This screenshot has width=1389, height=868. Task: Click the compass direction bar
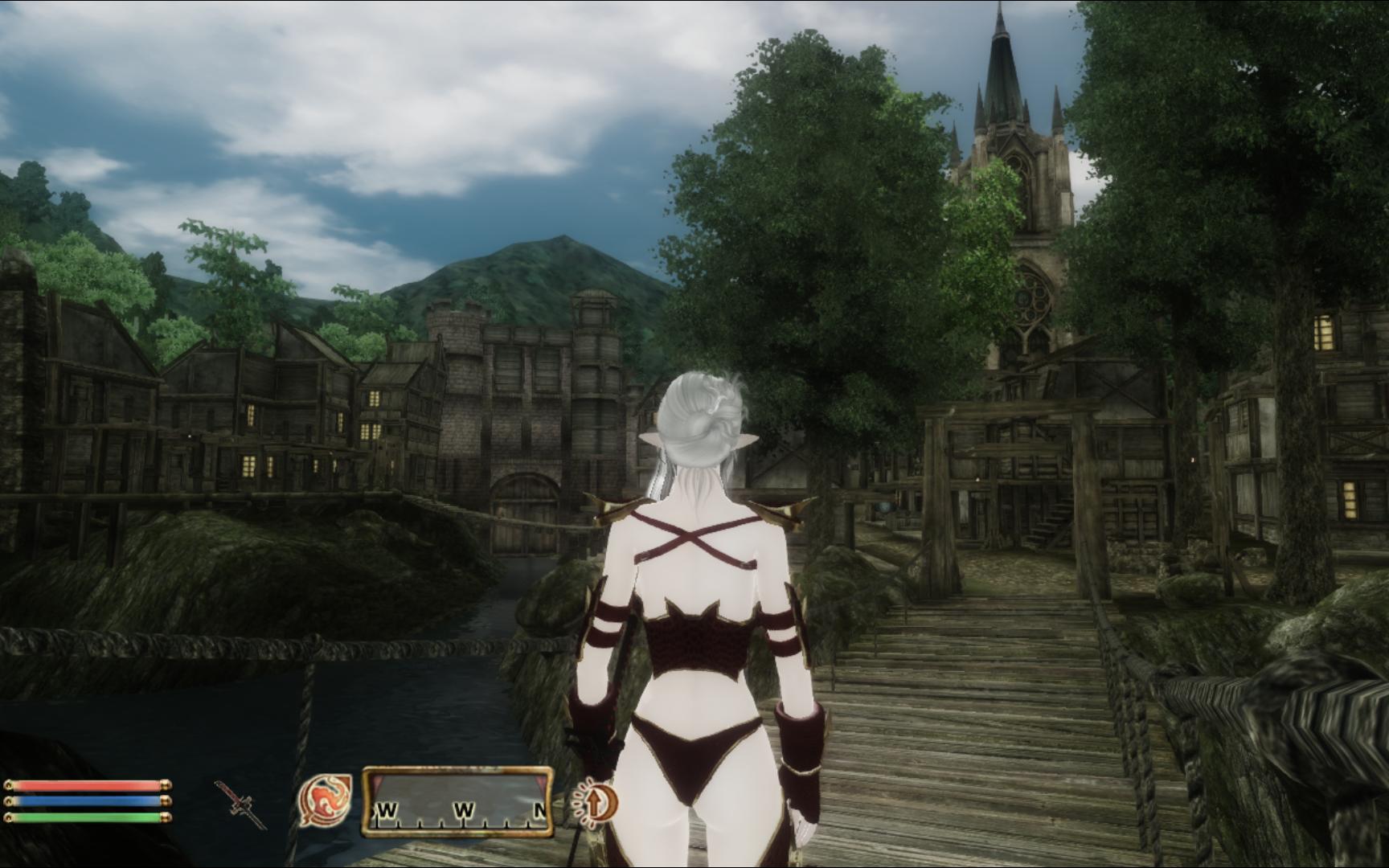pyautogui.click(x=457, y=800)
